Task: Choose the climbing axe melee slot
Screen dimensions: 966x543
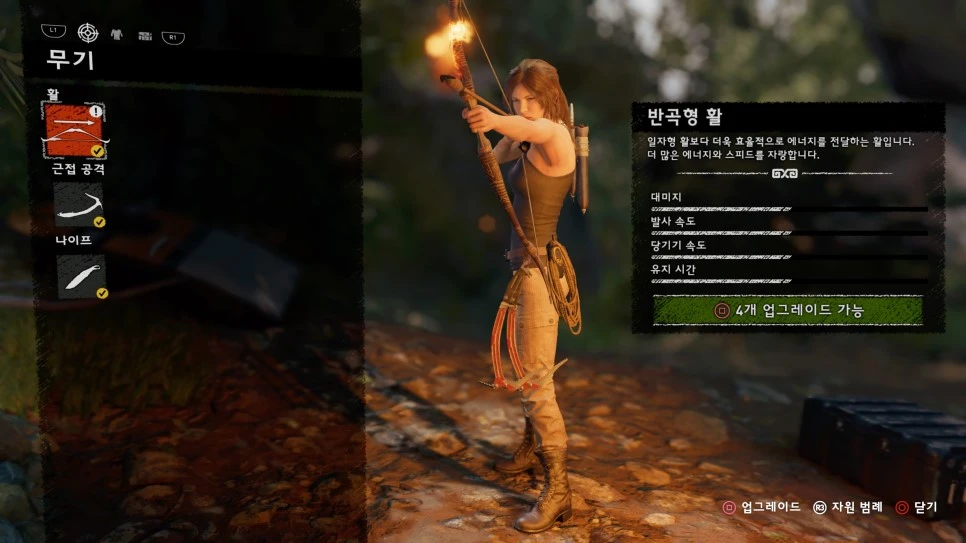Action: 79,204
